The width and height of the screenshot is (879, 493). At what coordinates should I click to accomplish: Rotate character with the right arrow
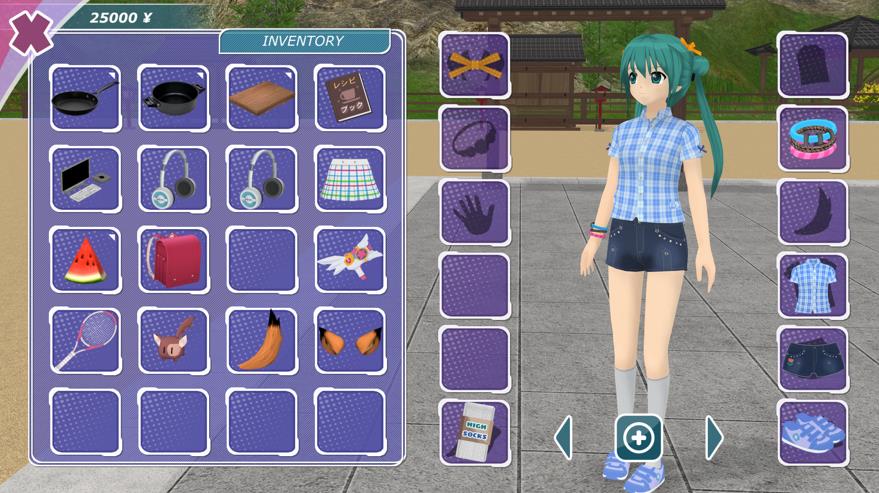714,438
